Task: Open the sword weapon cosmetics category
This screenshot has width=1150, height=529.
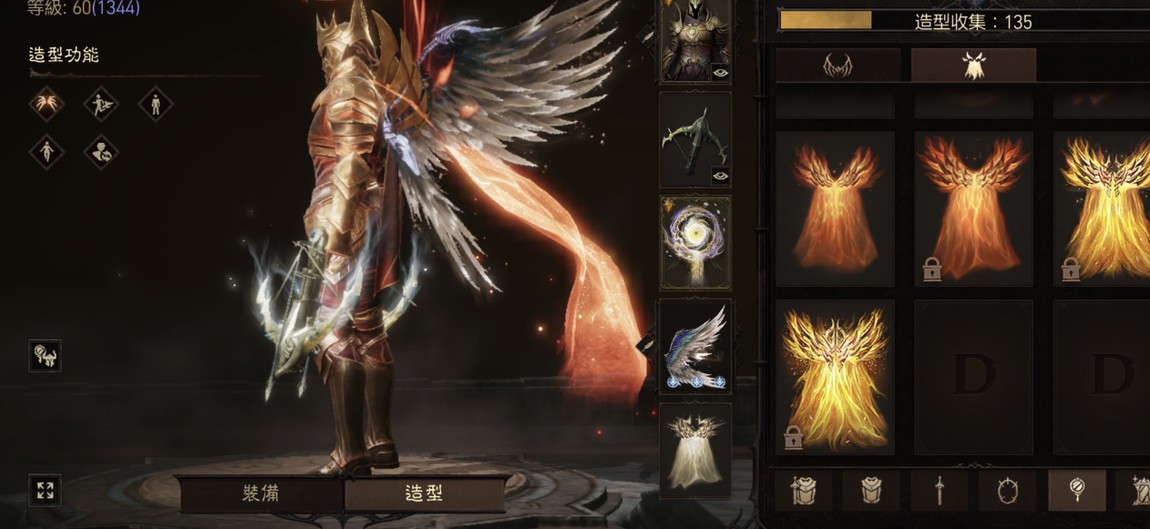Action: pos(939,491)
